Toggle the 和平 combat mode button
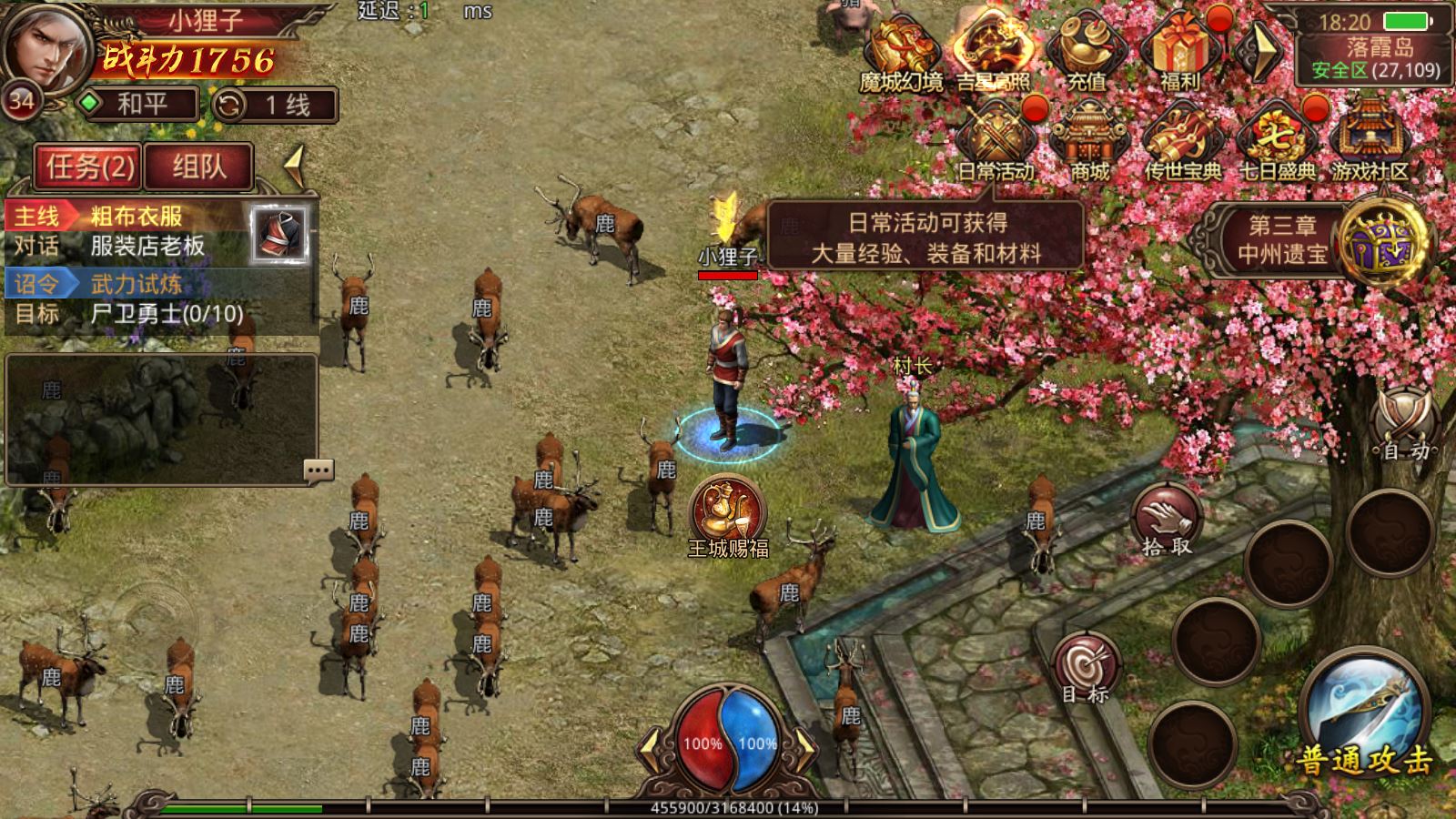The width and height of the screenshot is (1456, 819). (x=139, y=104)
